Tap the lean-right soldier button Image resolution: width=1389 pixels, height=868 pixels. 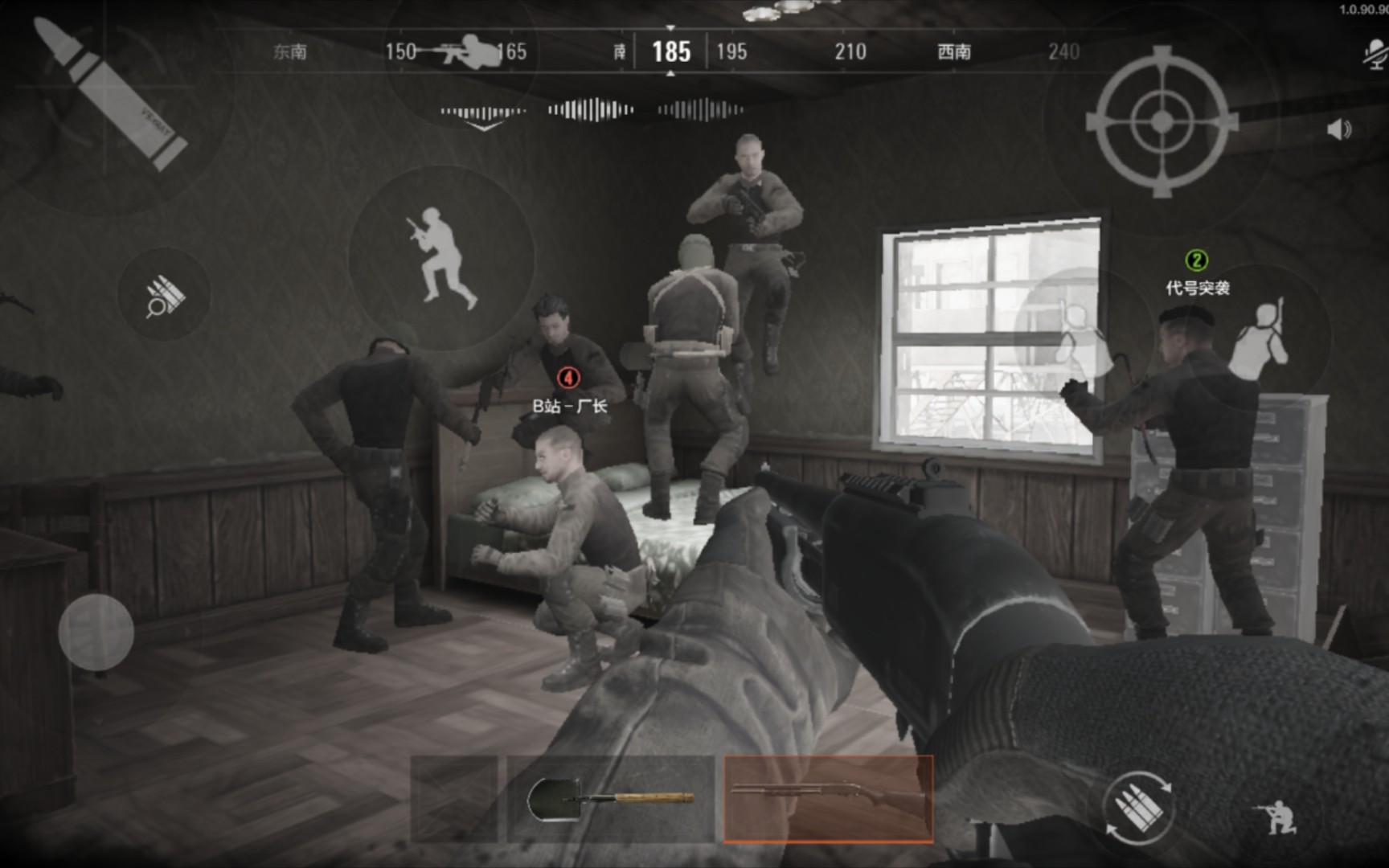[1261, 338]
